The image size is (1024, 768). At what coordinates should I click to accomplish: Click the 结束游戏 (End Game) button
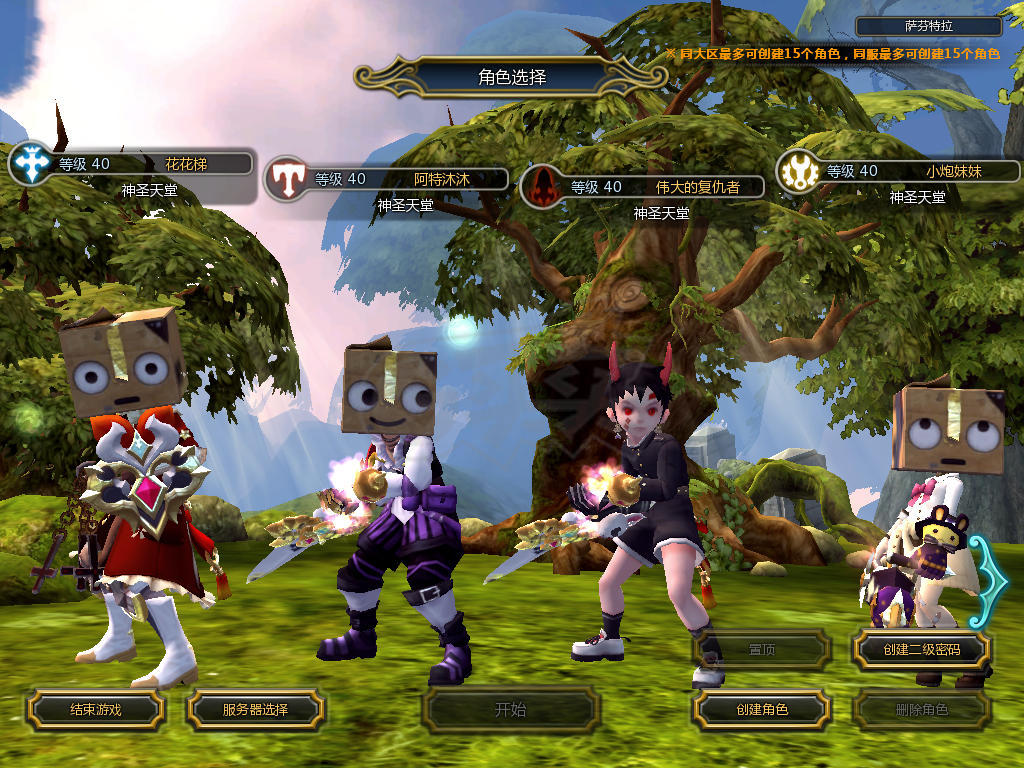point(95,710)
